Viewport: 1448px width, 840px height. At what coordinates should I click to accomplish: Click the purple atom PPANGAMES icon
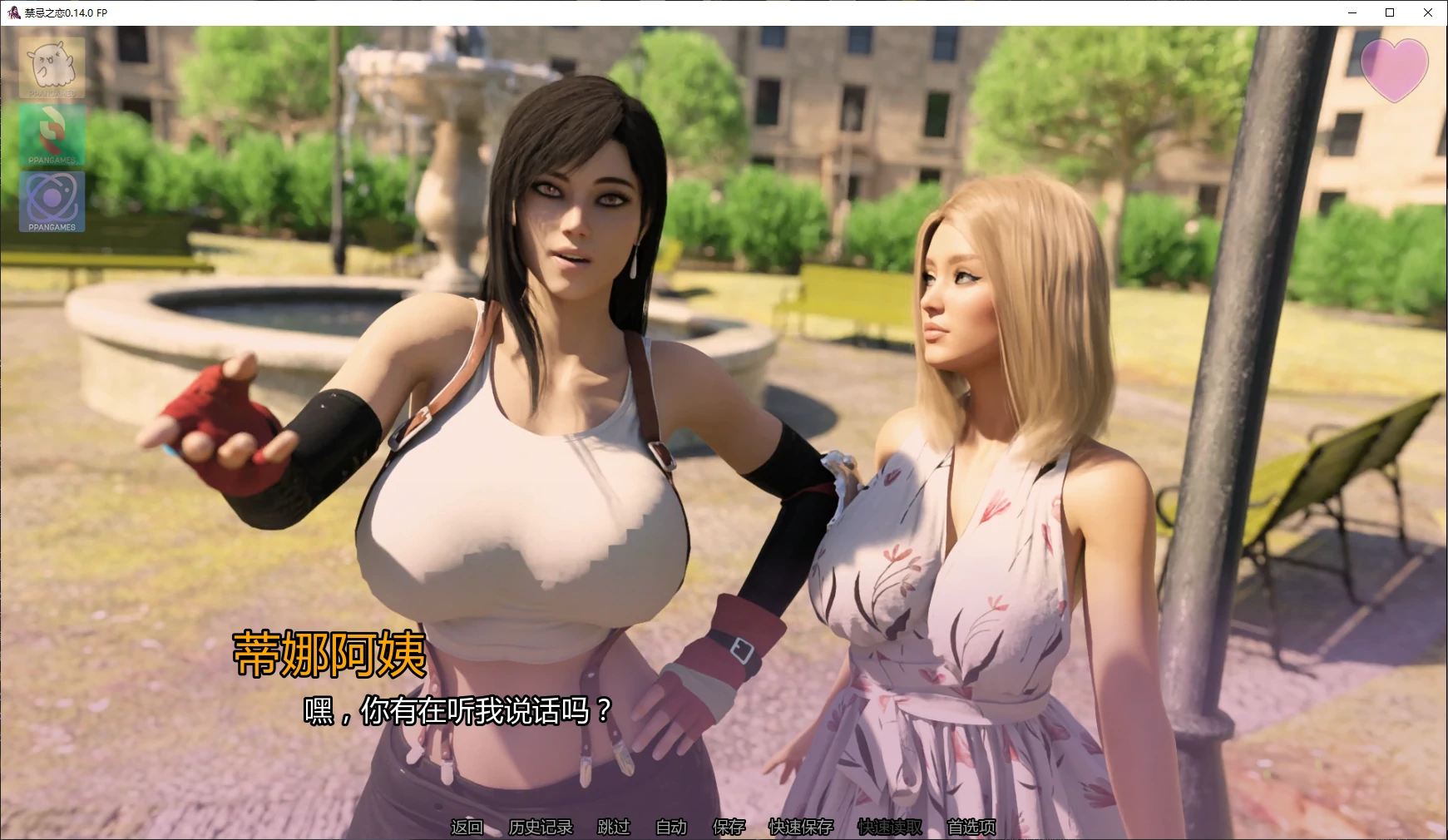point(52,201)
